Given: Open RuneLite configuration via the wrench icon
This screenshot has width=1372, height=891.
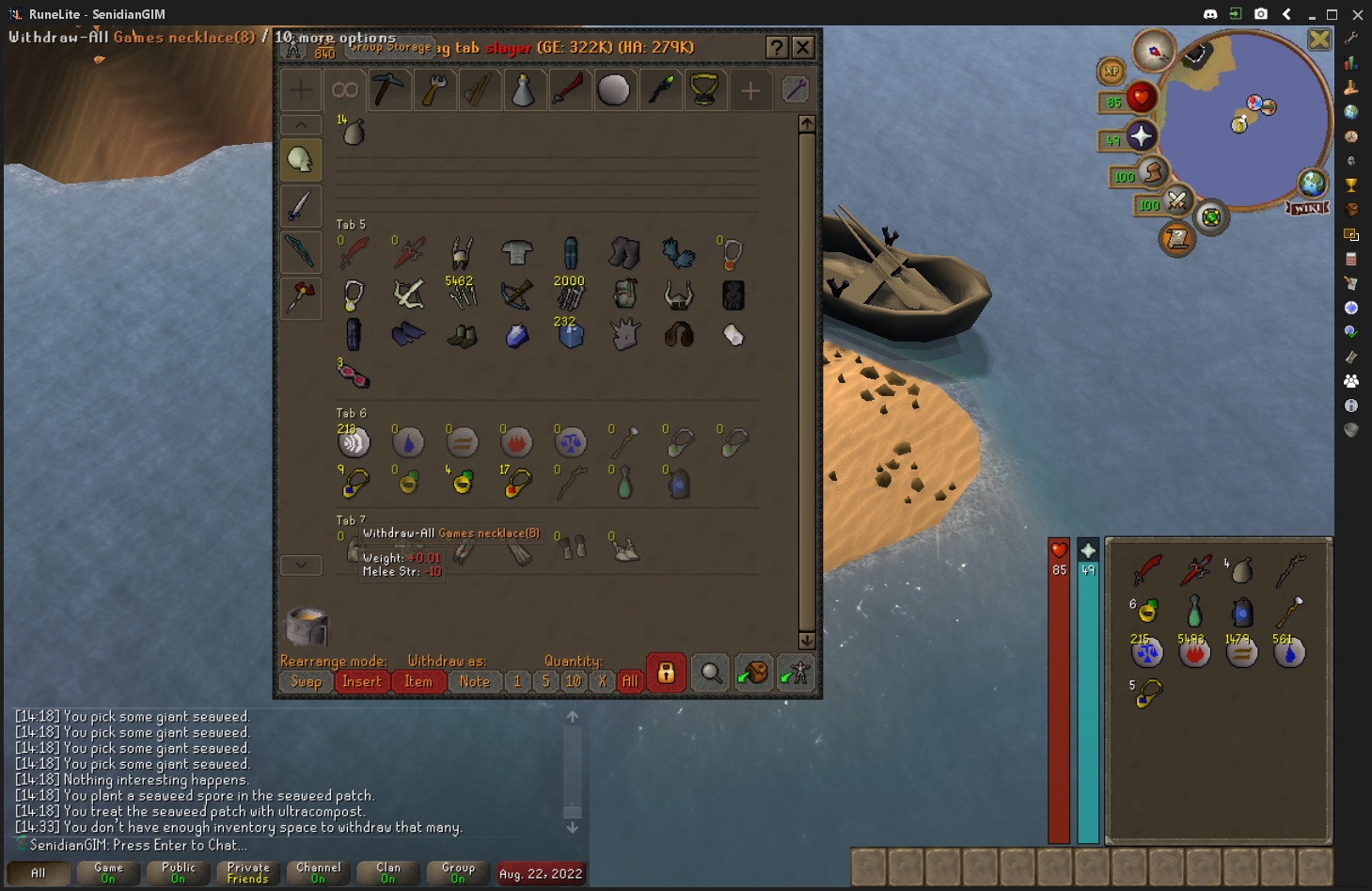Looking at the screenshot, I should (1350, 38).
